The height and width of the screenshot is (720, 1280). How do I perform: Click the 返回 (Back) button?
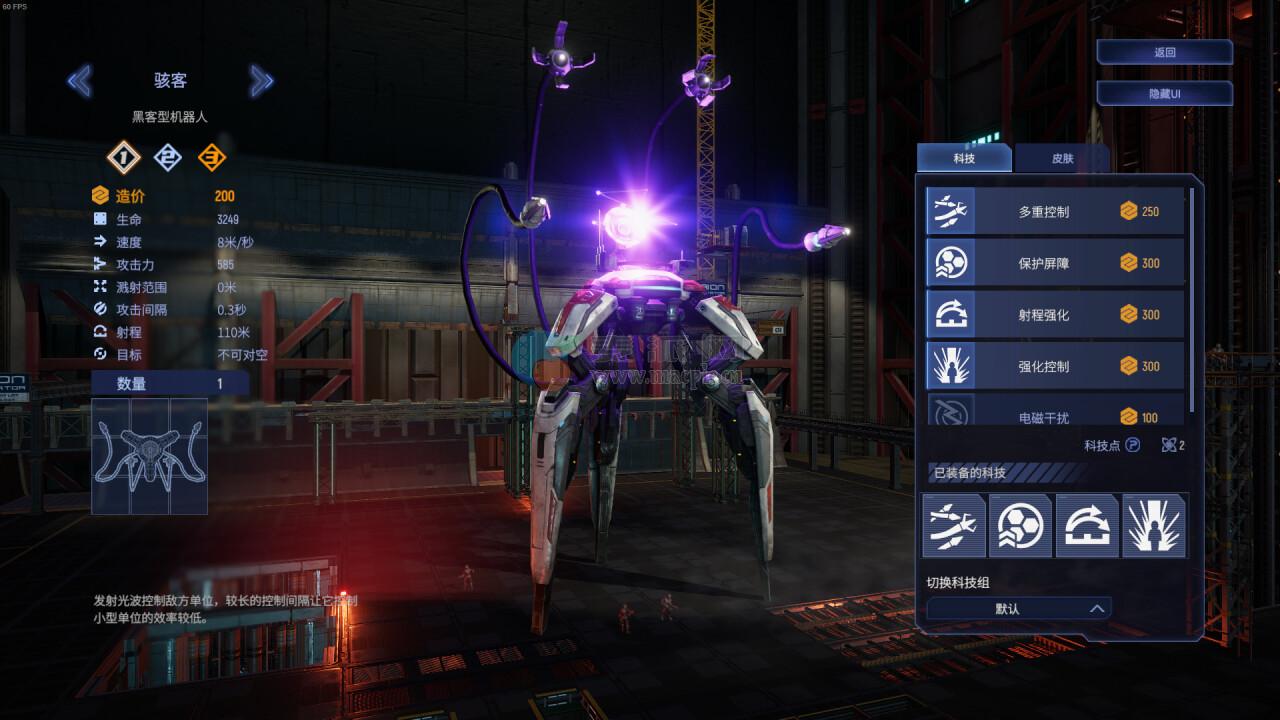[1164, 53]
